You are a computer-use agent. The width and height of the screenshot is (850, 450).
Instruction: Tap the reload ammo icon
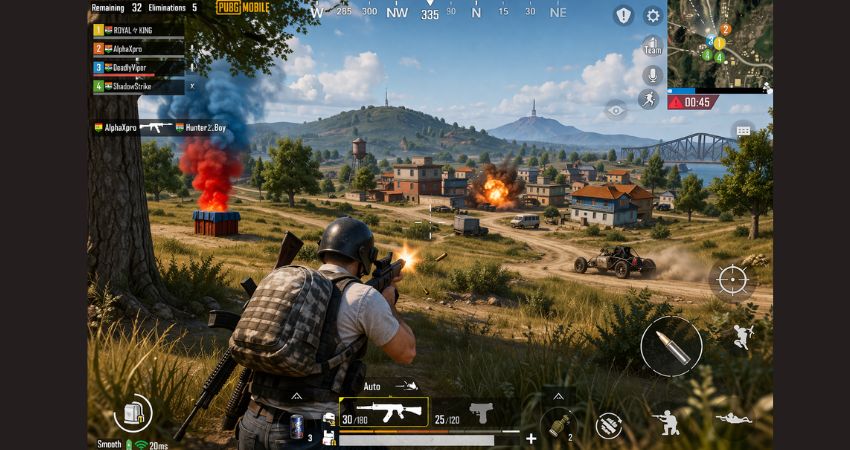click(607, 424)
